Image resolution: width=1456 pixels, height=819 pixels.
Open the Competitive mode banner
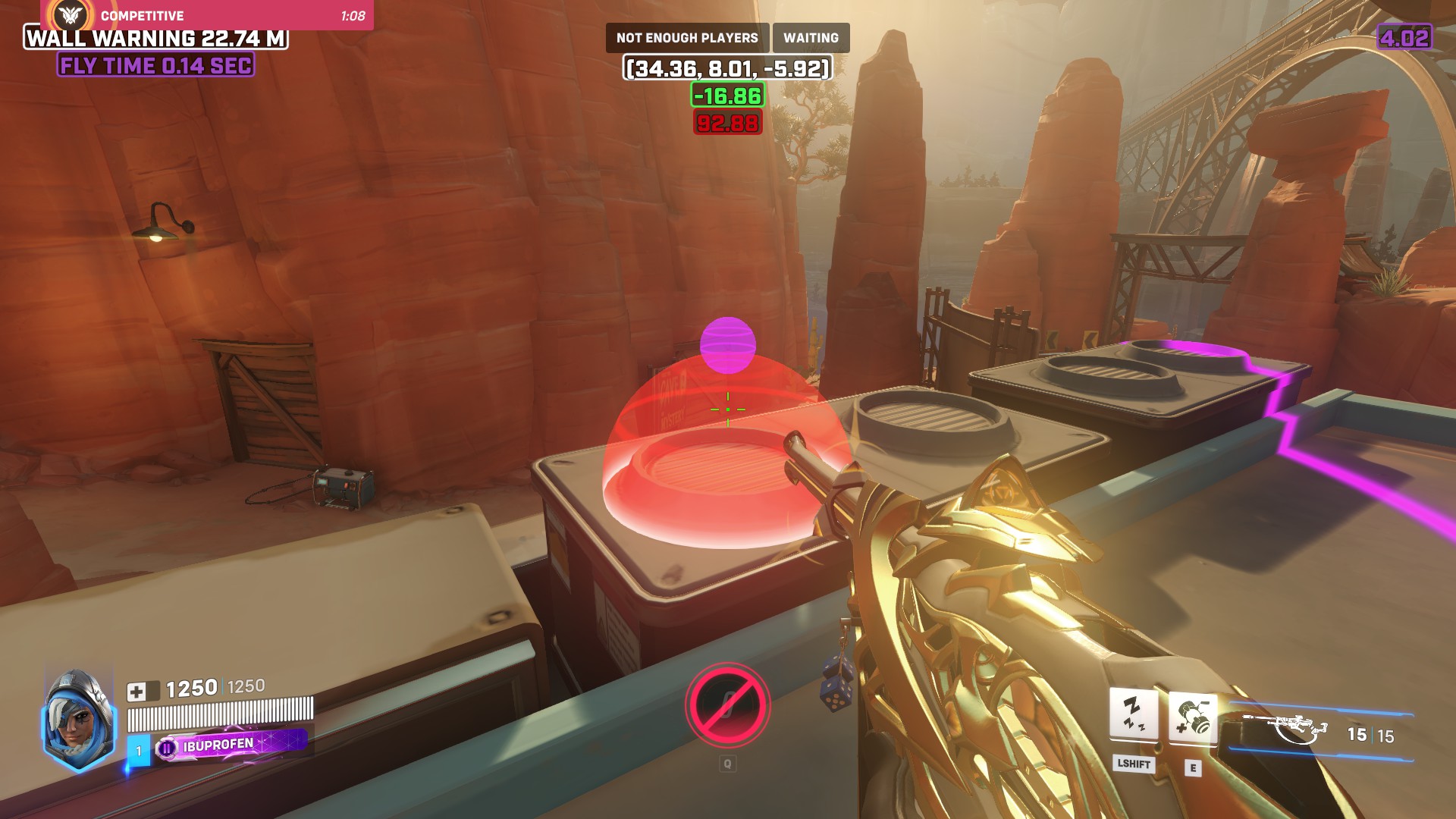[x=206, y=15]
